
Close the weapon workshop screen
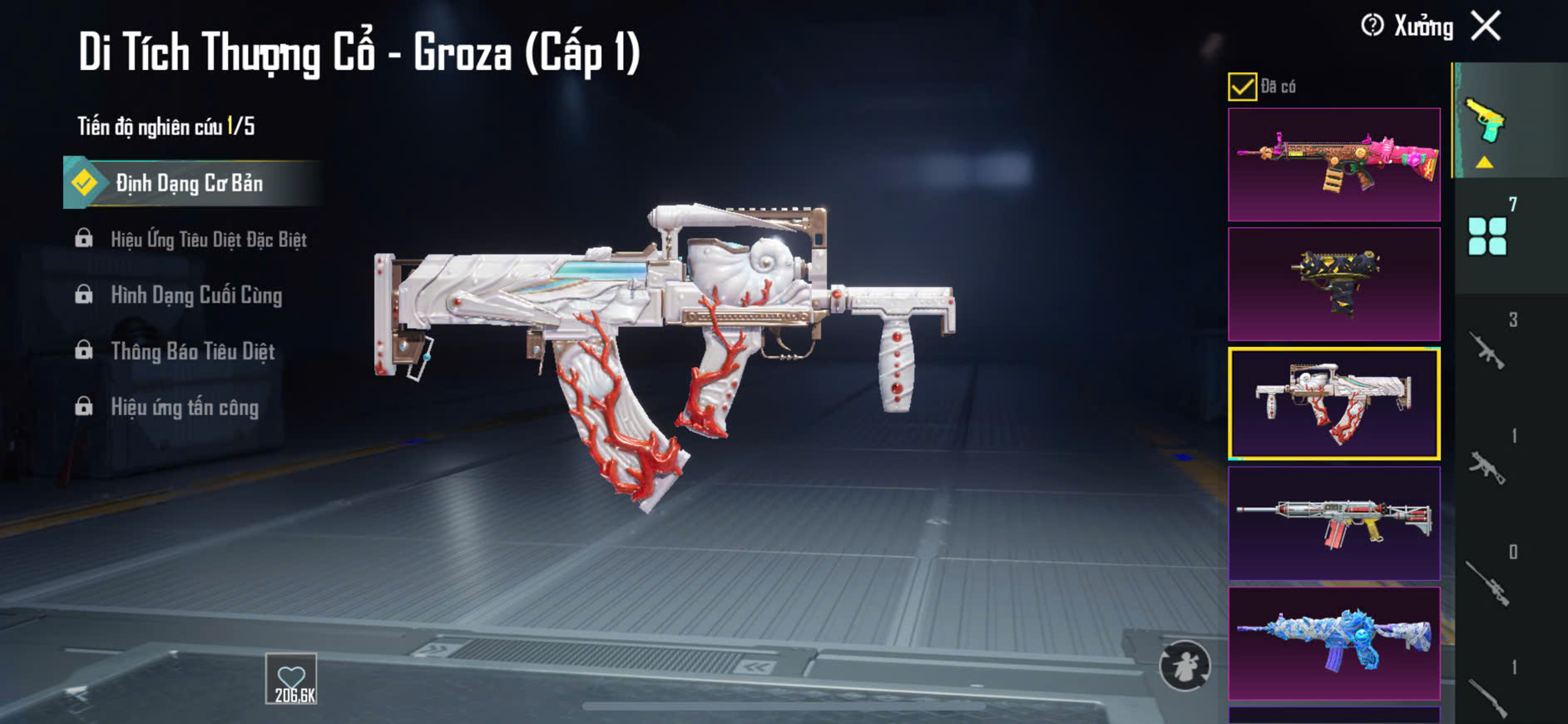point(1486,26)
